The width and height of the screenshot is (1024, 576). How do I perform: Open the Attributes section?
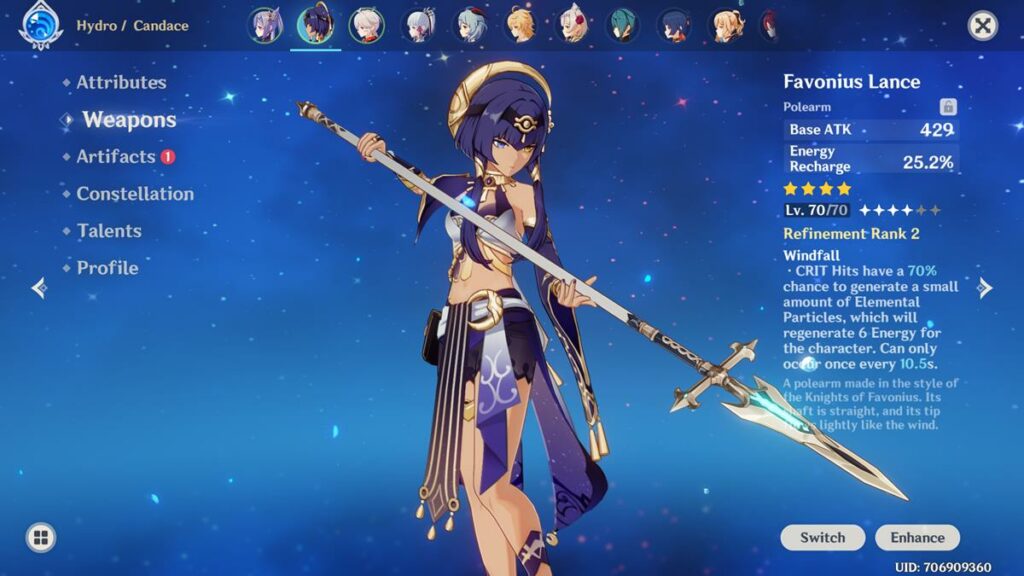pos(121,83)
